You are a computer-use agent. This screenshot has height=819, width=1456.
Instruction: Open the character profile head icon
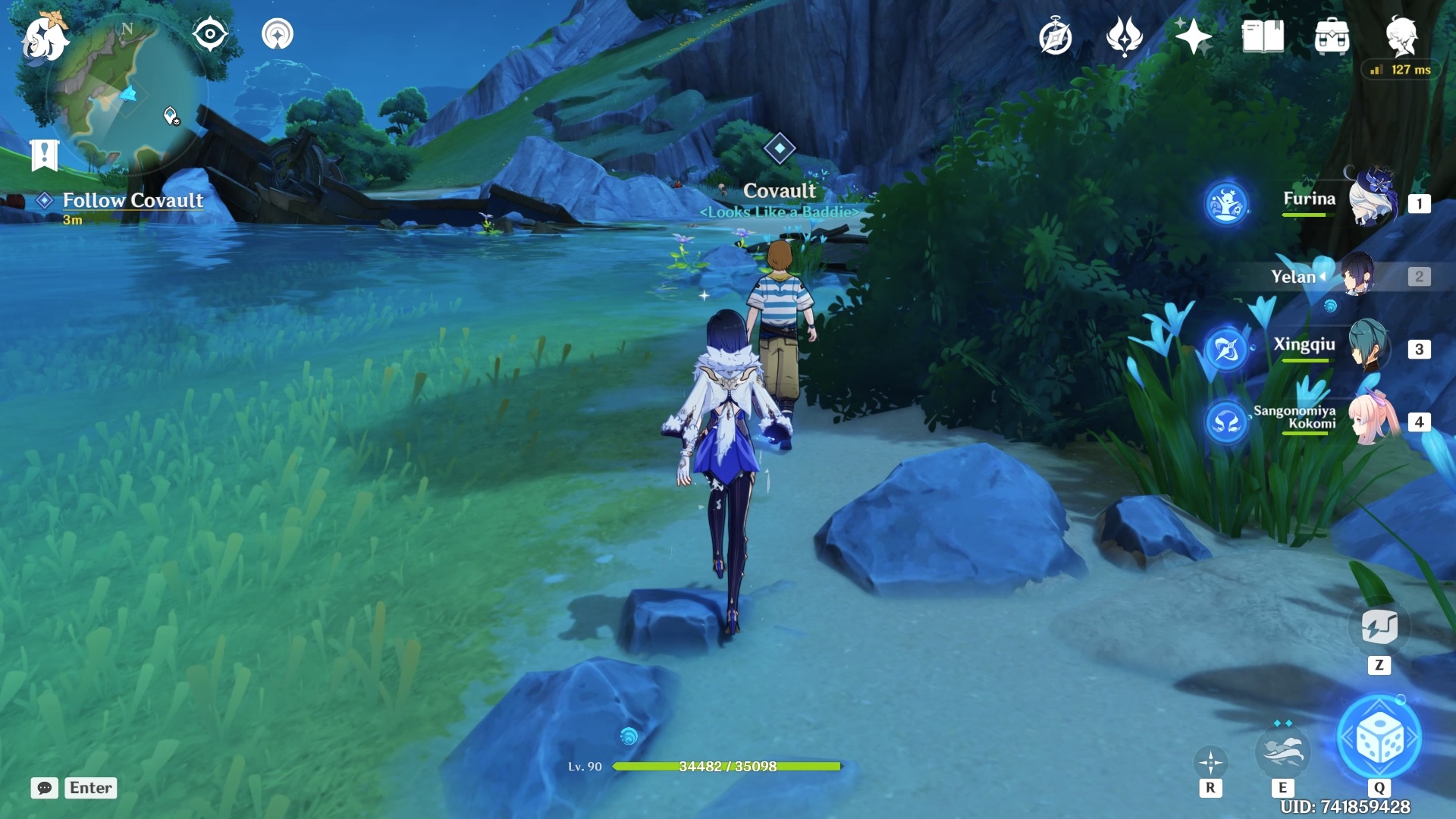click(1401, 36)
